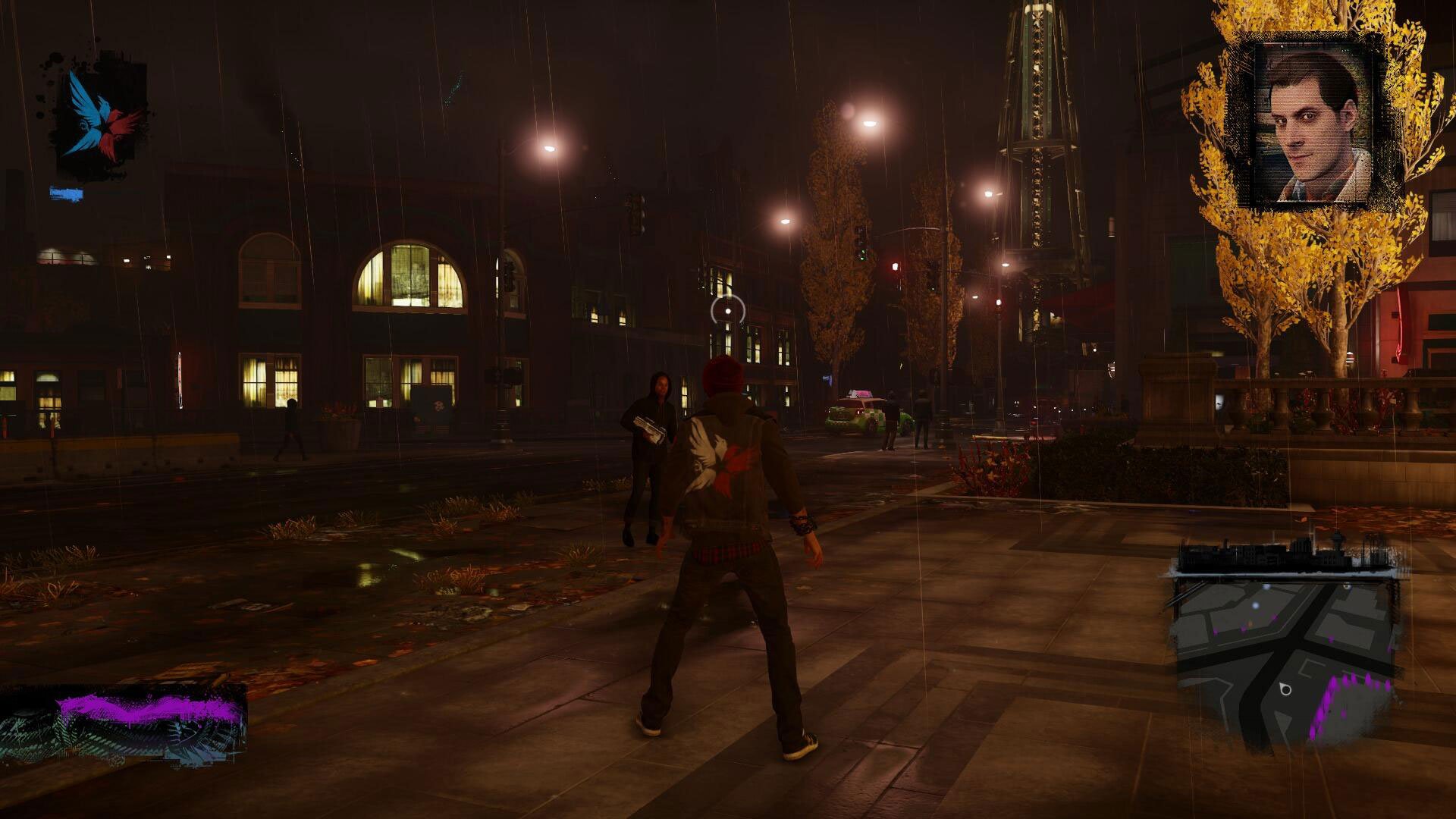Screen dimensions: 1456x819
Task: Click the karma bird emblem icon
Action: [102, 118]
